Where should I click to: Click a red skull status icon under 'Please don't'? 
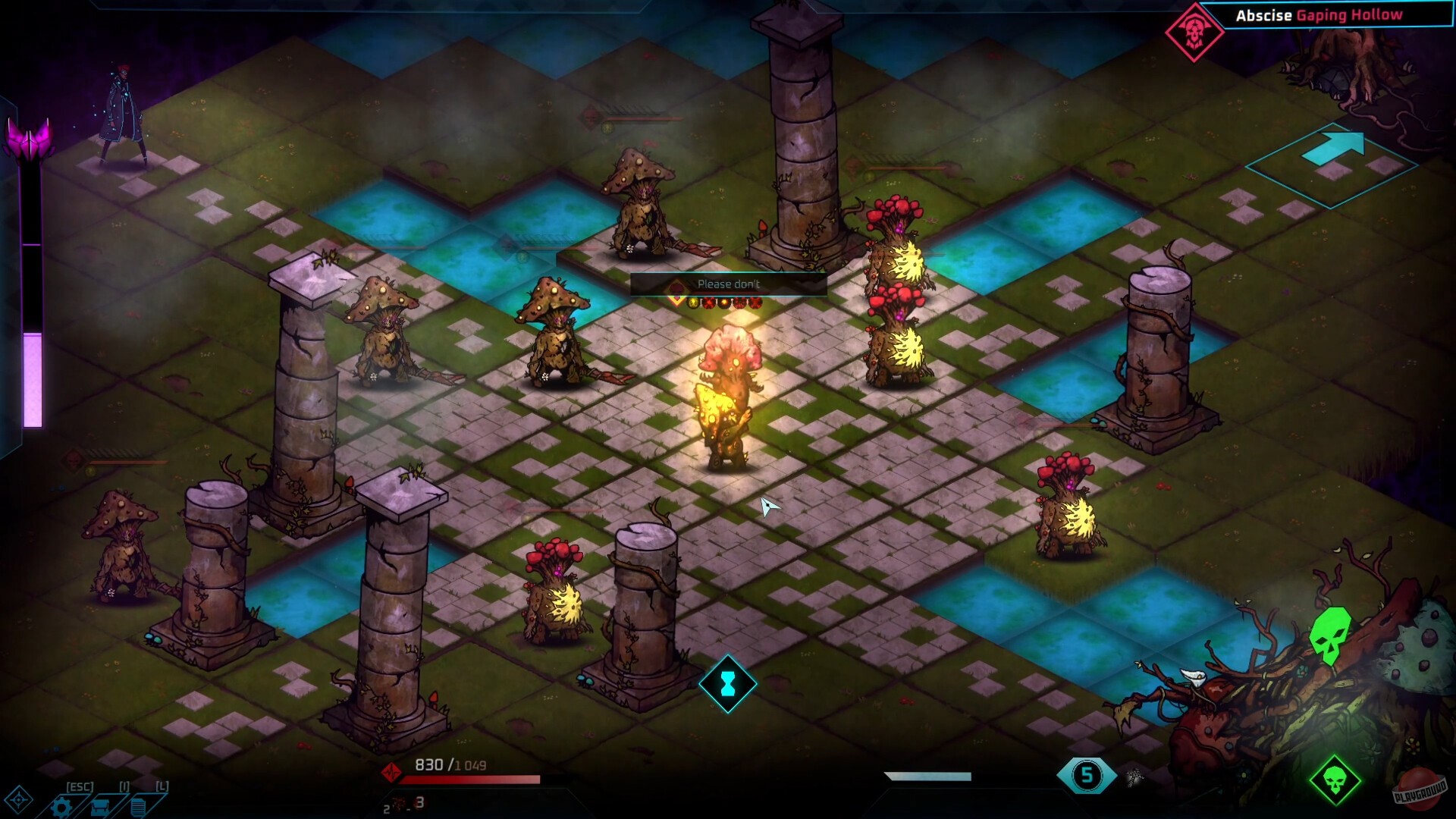(708, 303)
